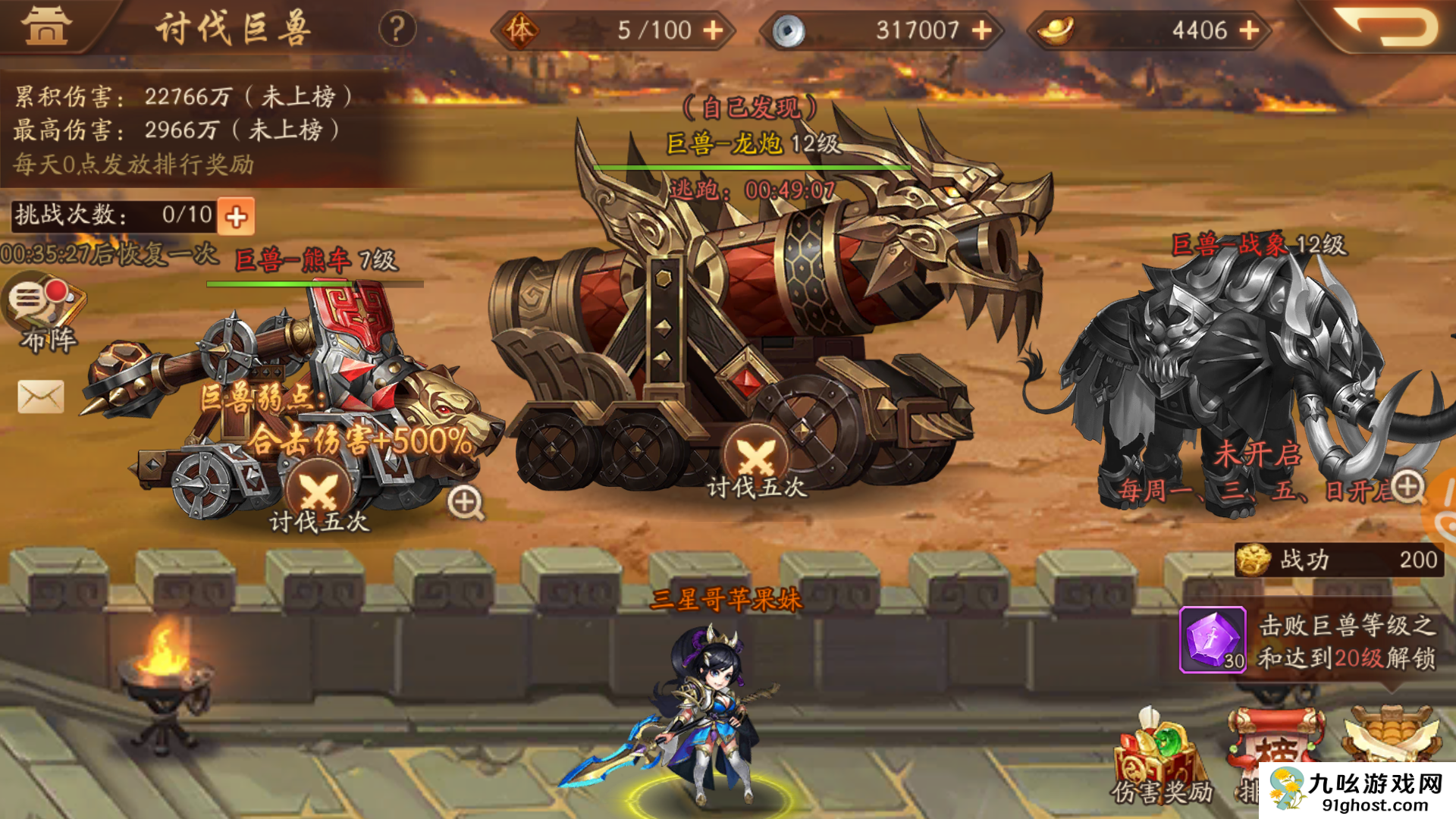Add stamina with the plus beside 5/100

[713, 30]
